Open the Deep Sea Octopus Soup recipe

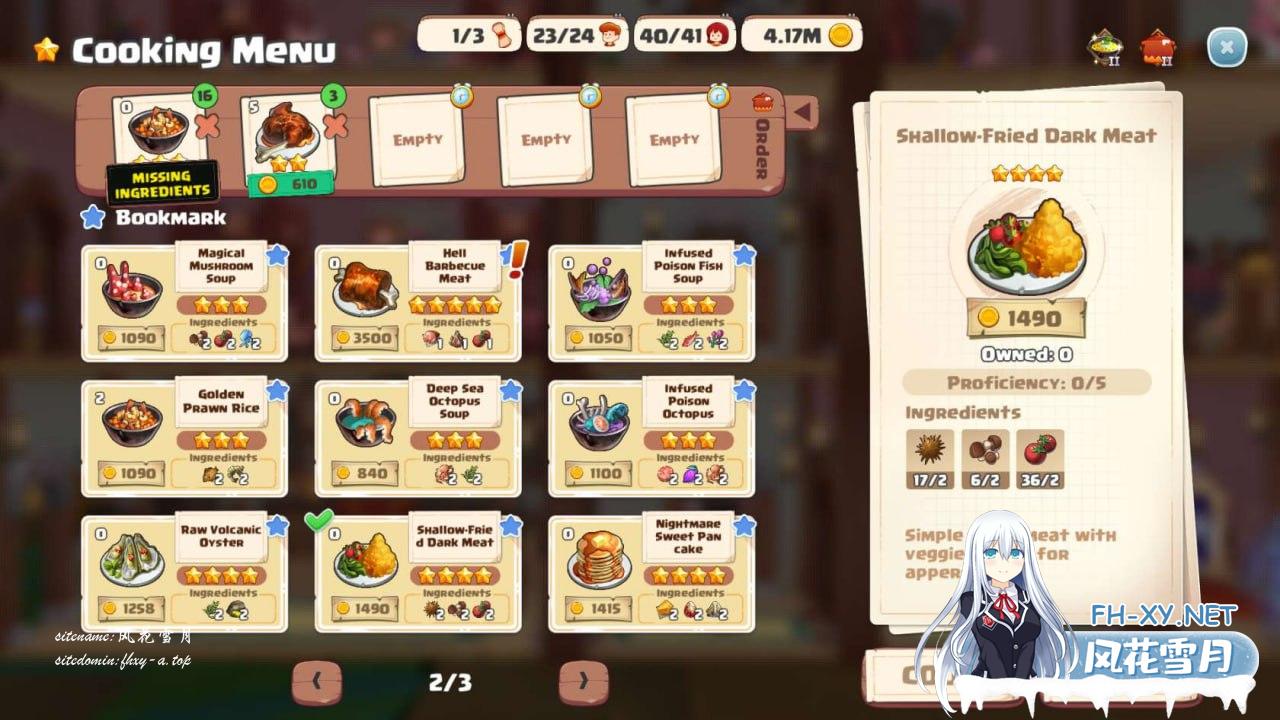(x=418, y=438)
